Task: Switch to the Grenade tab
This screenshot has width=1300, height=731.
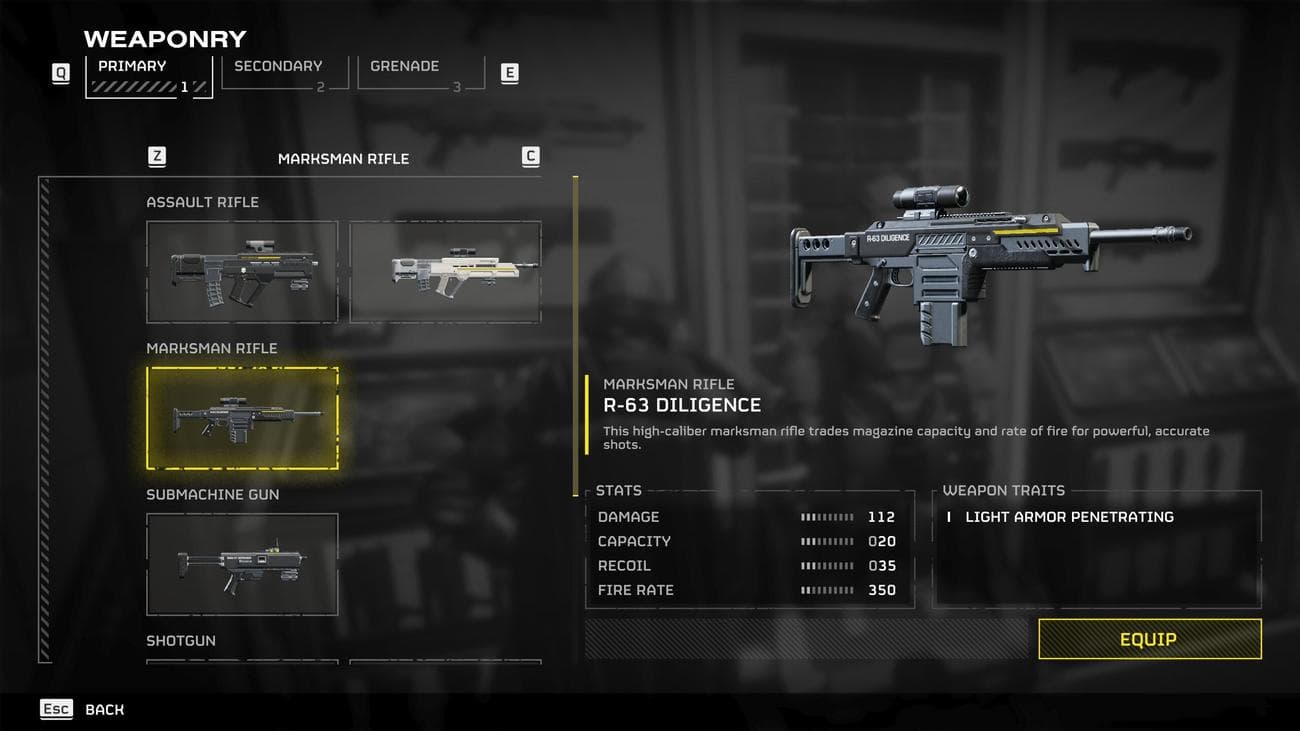Action: (420, 73)
